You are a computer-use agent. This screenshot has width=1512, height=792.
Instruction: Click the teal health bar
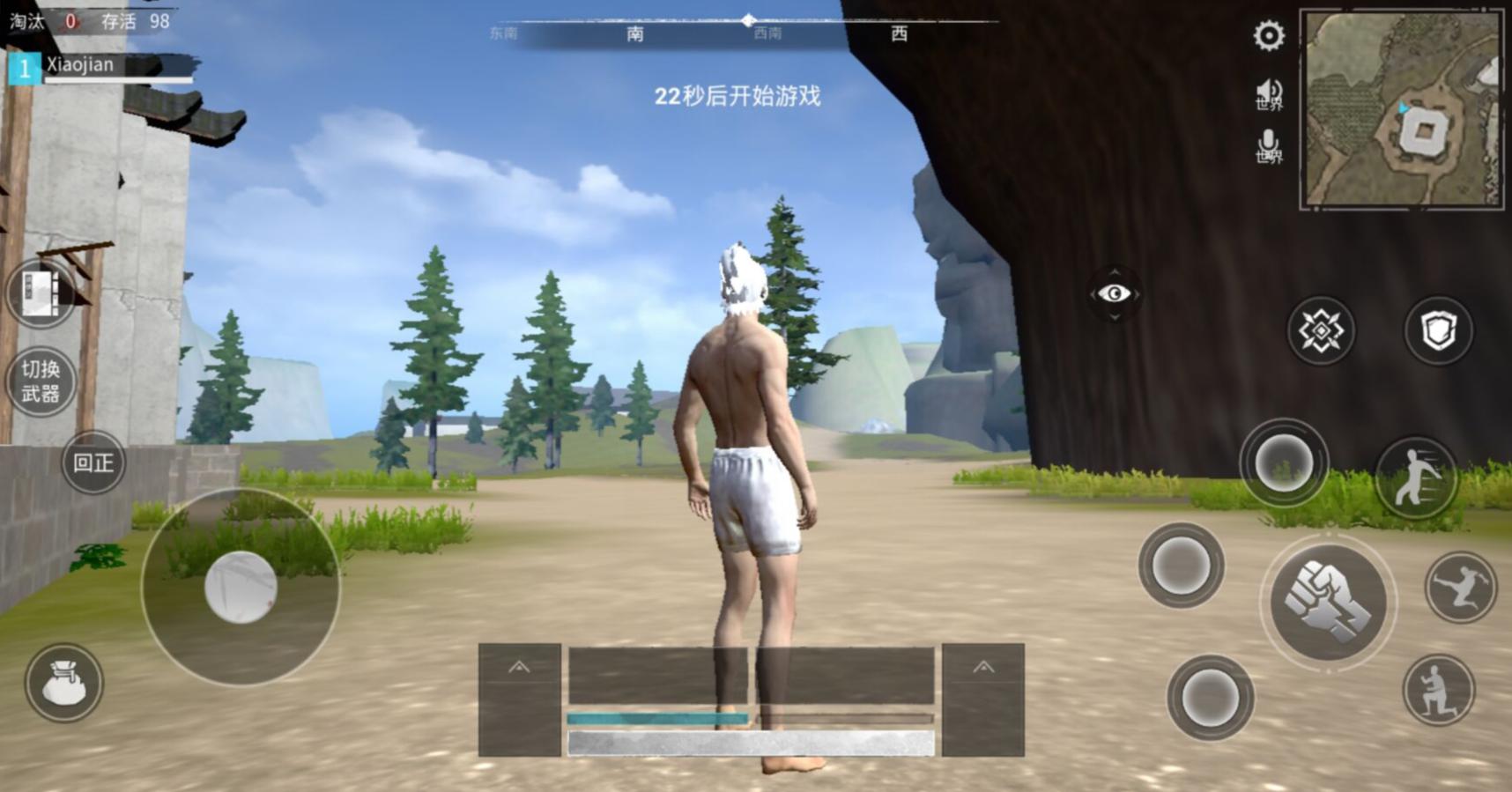(x=656, y=716)
